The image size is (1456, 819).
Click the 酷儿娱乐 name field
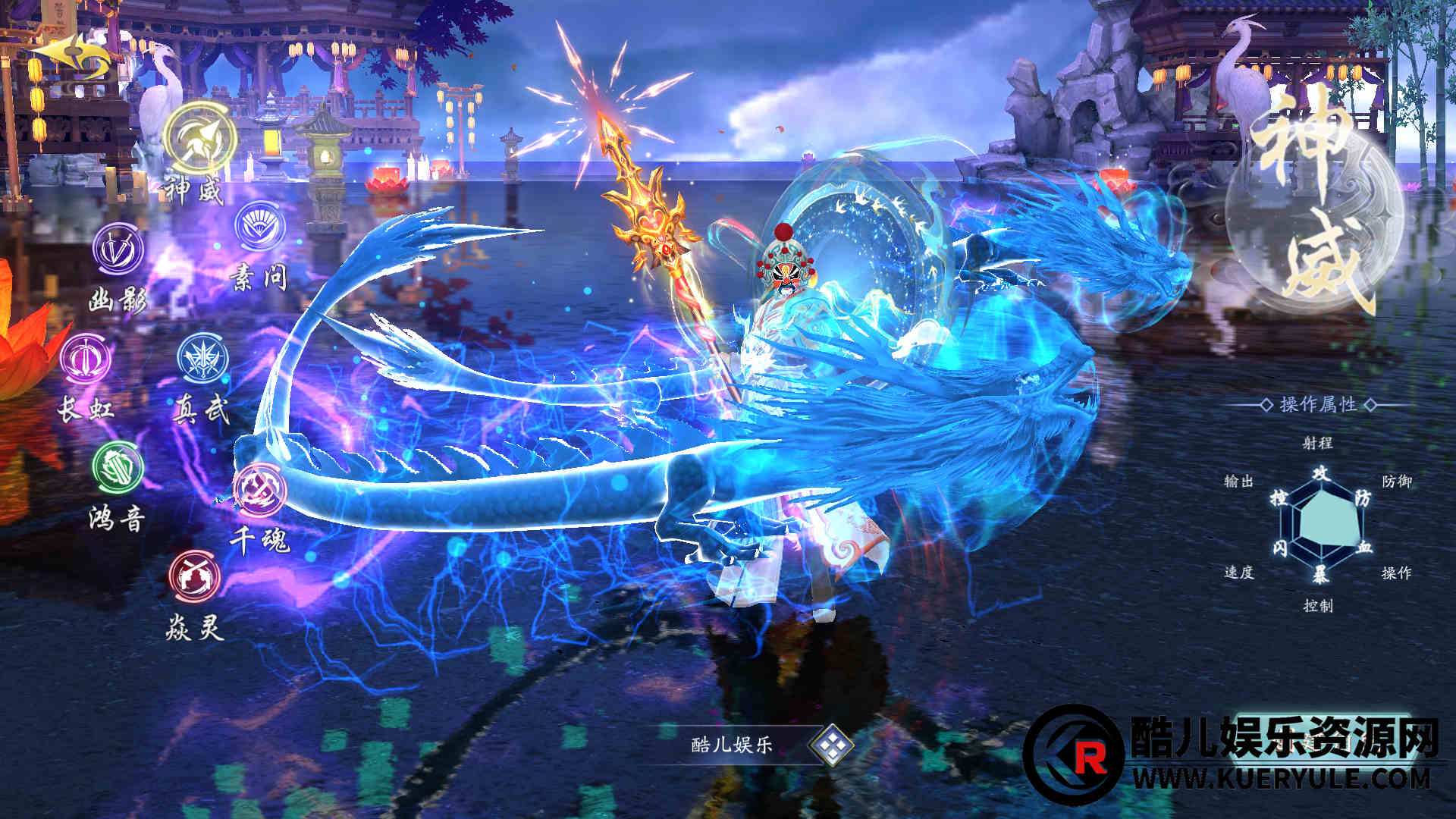coord(732,745)
